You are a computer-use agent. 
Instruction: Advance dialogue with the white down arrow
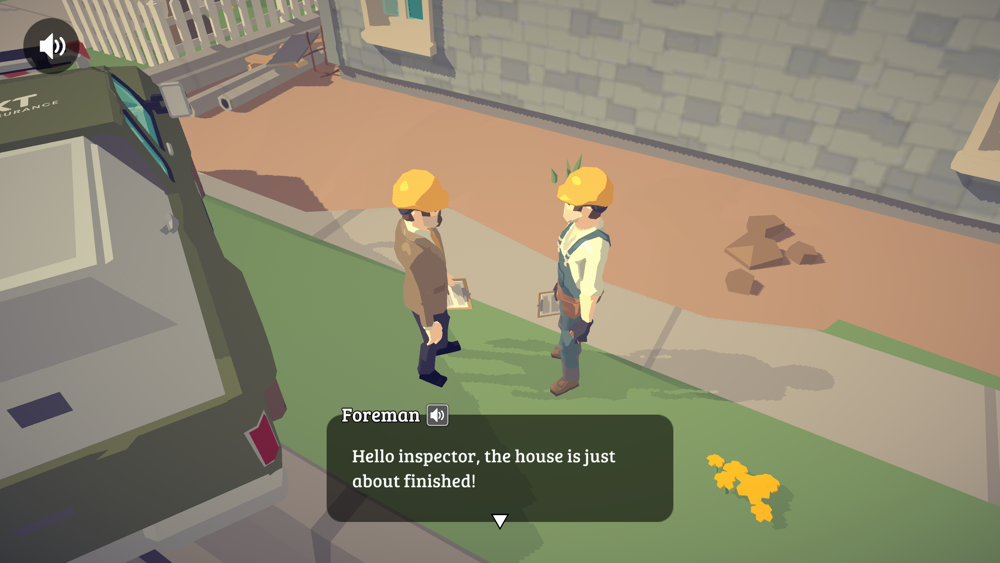click(x=500, y=521)
